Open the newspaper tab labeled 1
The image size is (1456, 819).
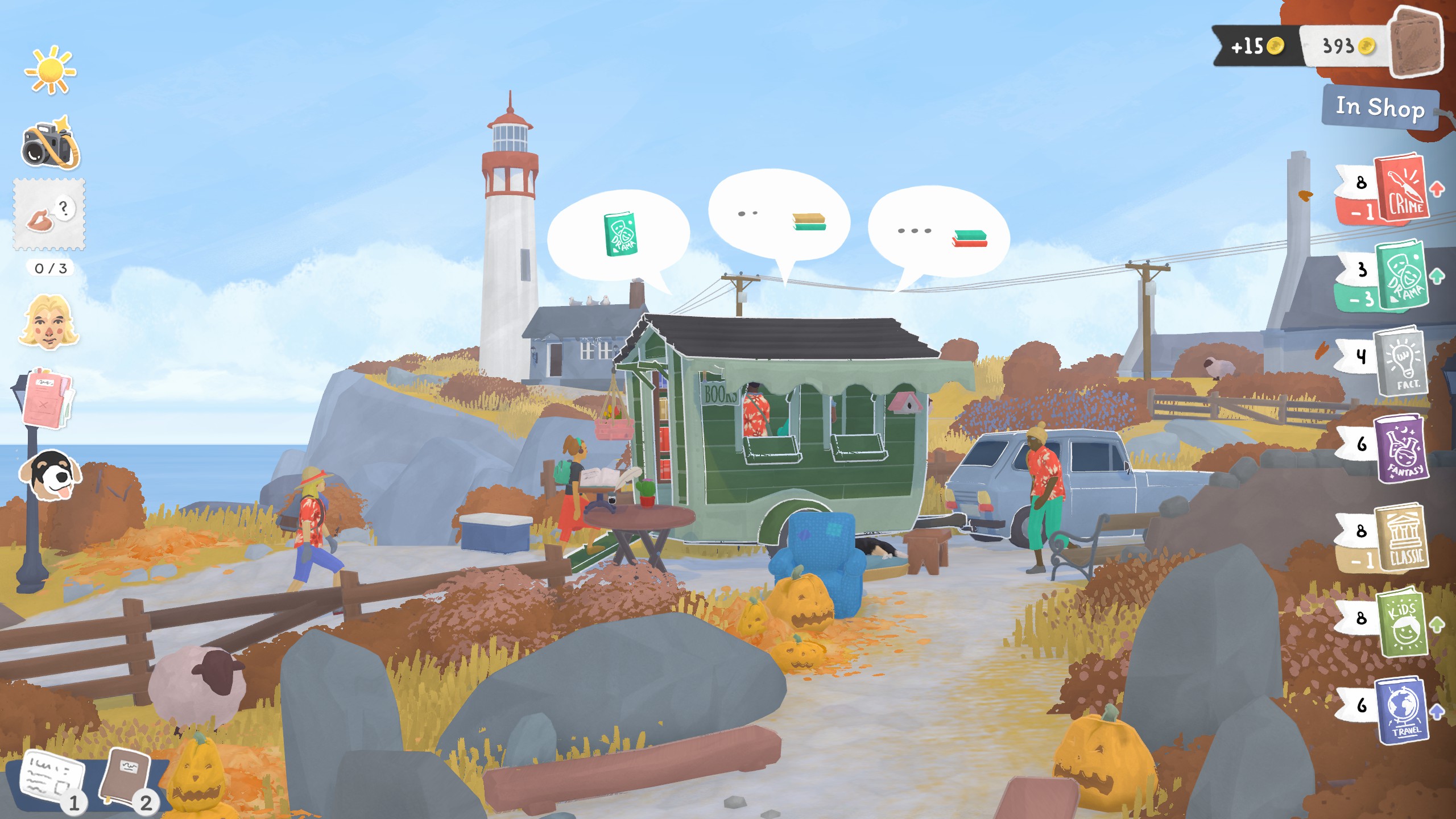coord(54,773)
